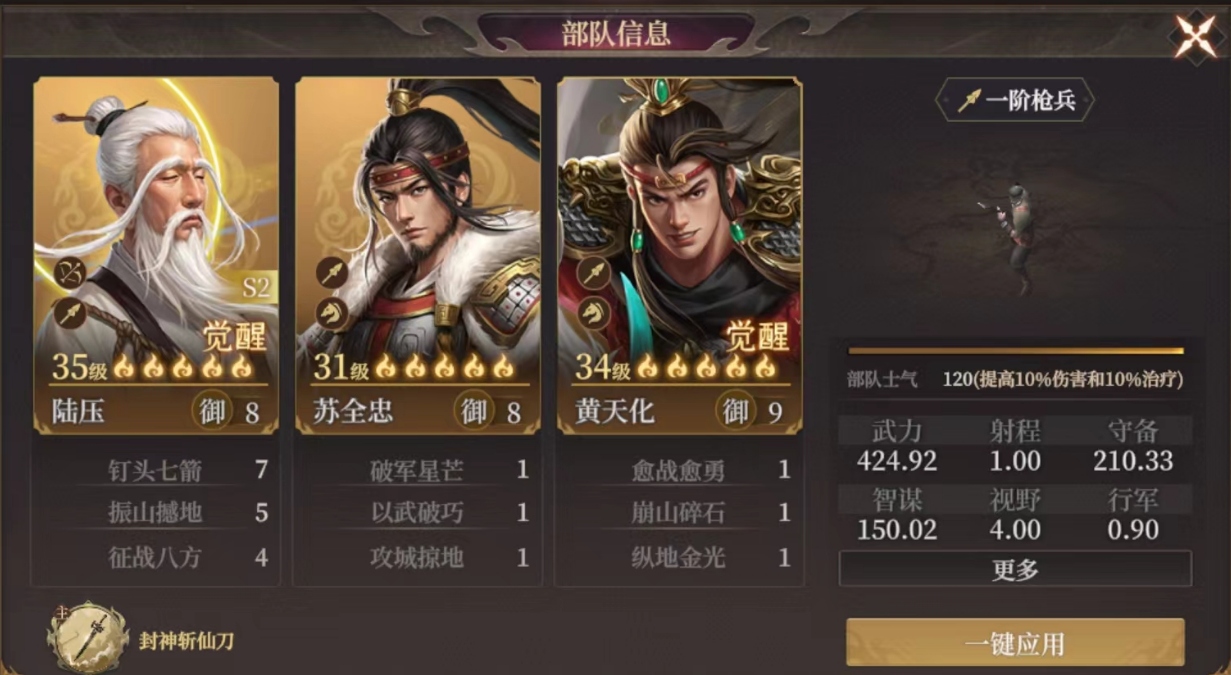This screenshot has width=1231, height=675.
Task: View the 破军星芒 skill
Action: pyautogui.click(x=417, y=470)
